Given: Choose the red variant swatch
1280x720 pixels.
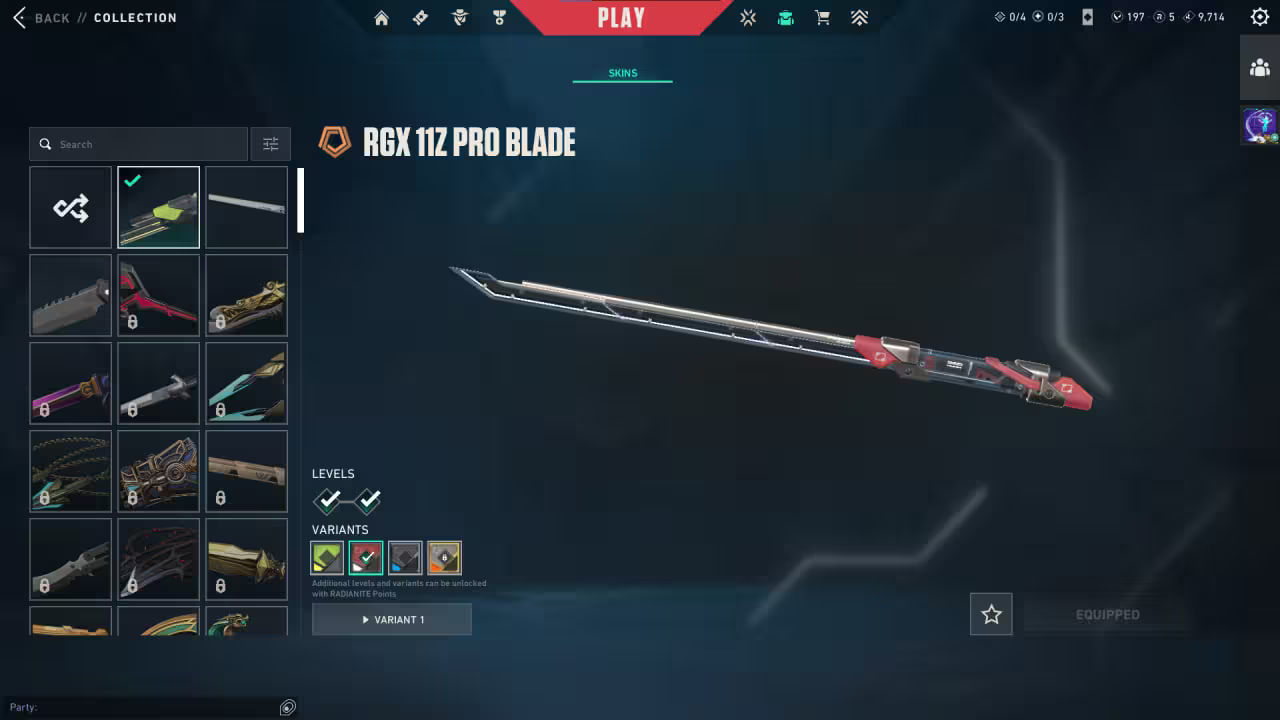Looking at the screenshot, I should pos(366,558).
